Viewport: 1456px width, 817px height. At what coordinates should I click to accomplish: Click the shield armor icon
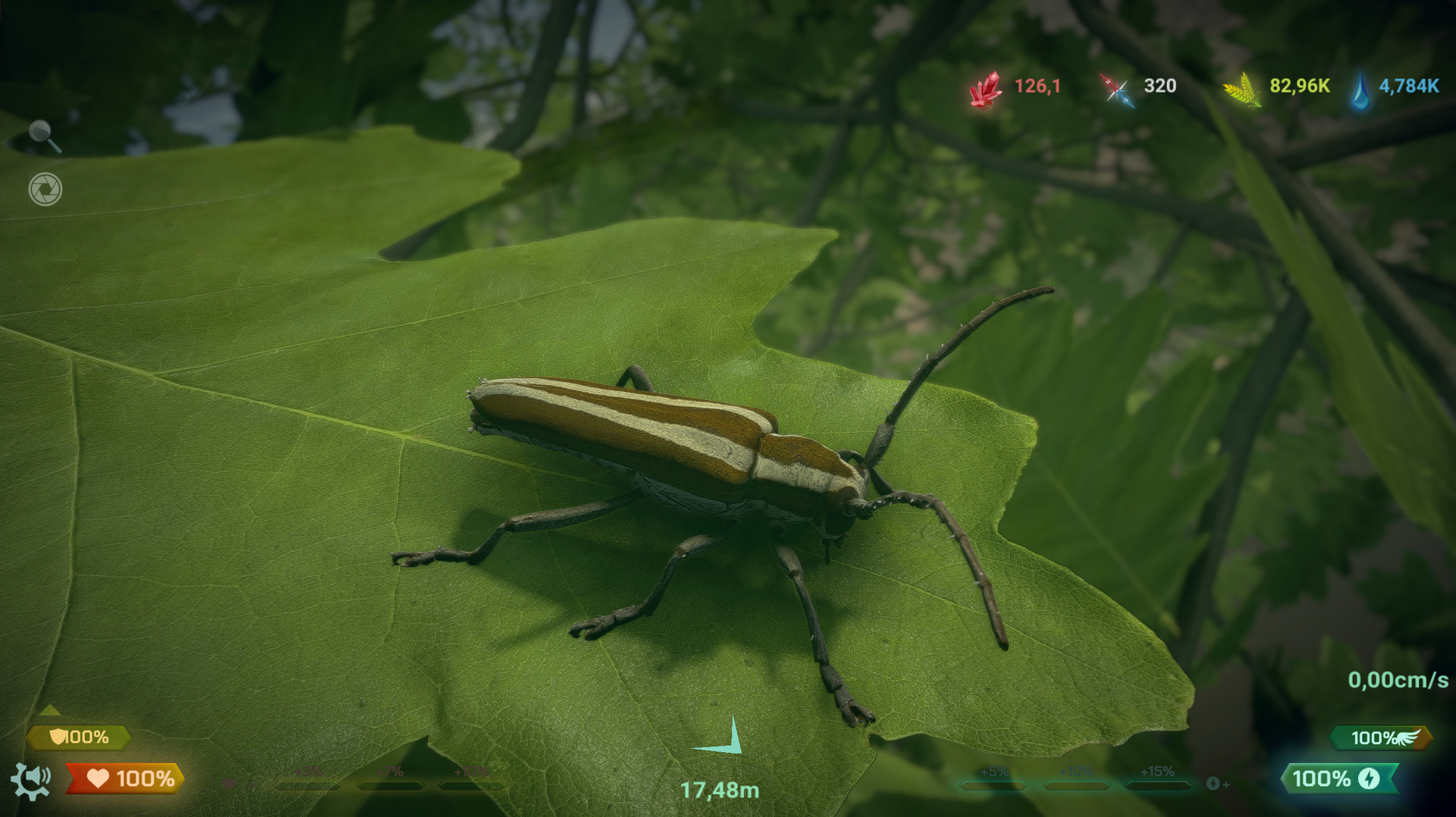[58, 736]
